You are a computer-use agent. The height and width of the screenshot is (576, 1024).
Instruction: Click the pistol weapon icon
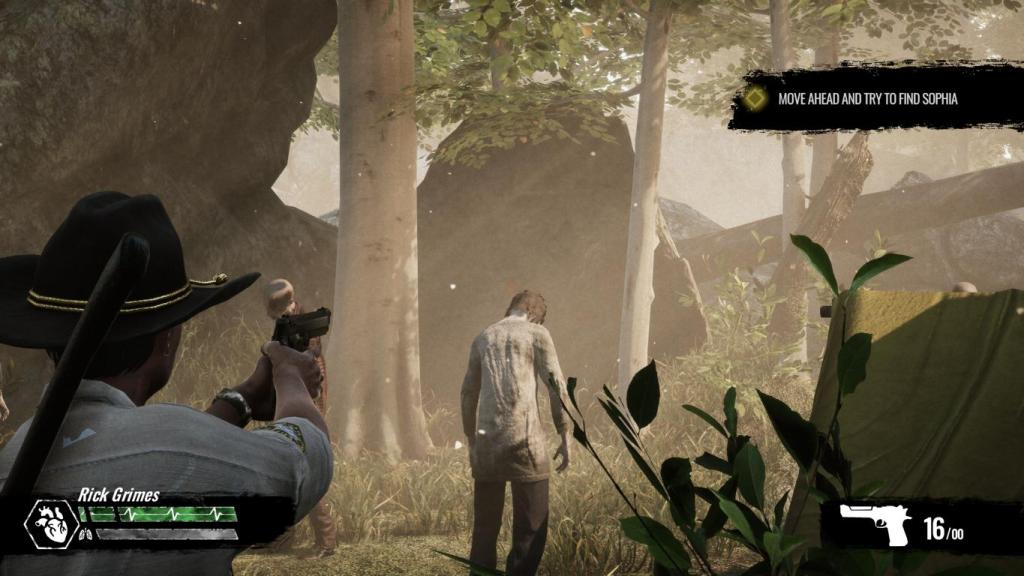(x=874, y=522)
